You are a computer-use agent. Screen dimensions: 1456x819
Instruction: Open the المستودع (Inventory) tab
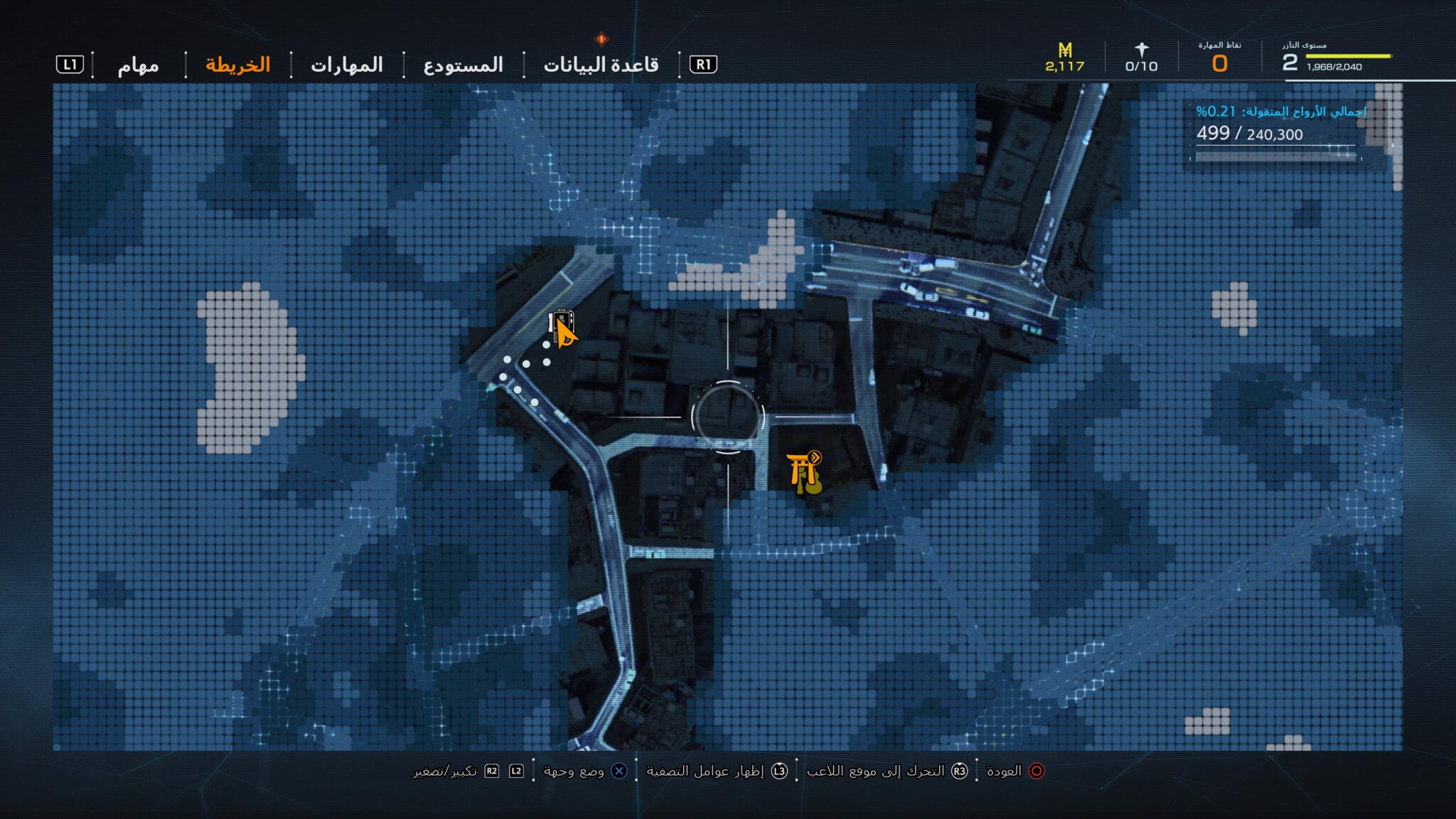point(464,65)
